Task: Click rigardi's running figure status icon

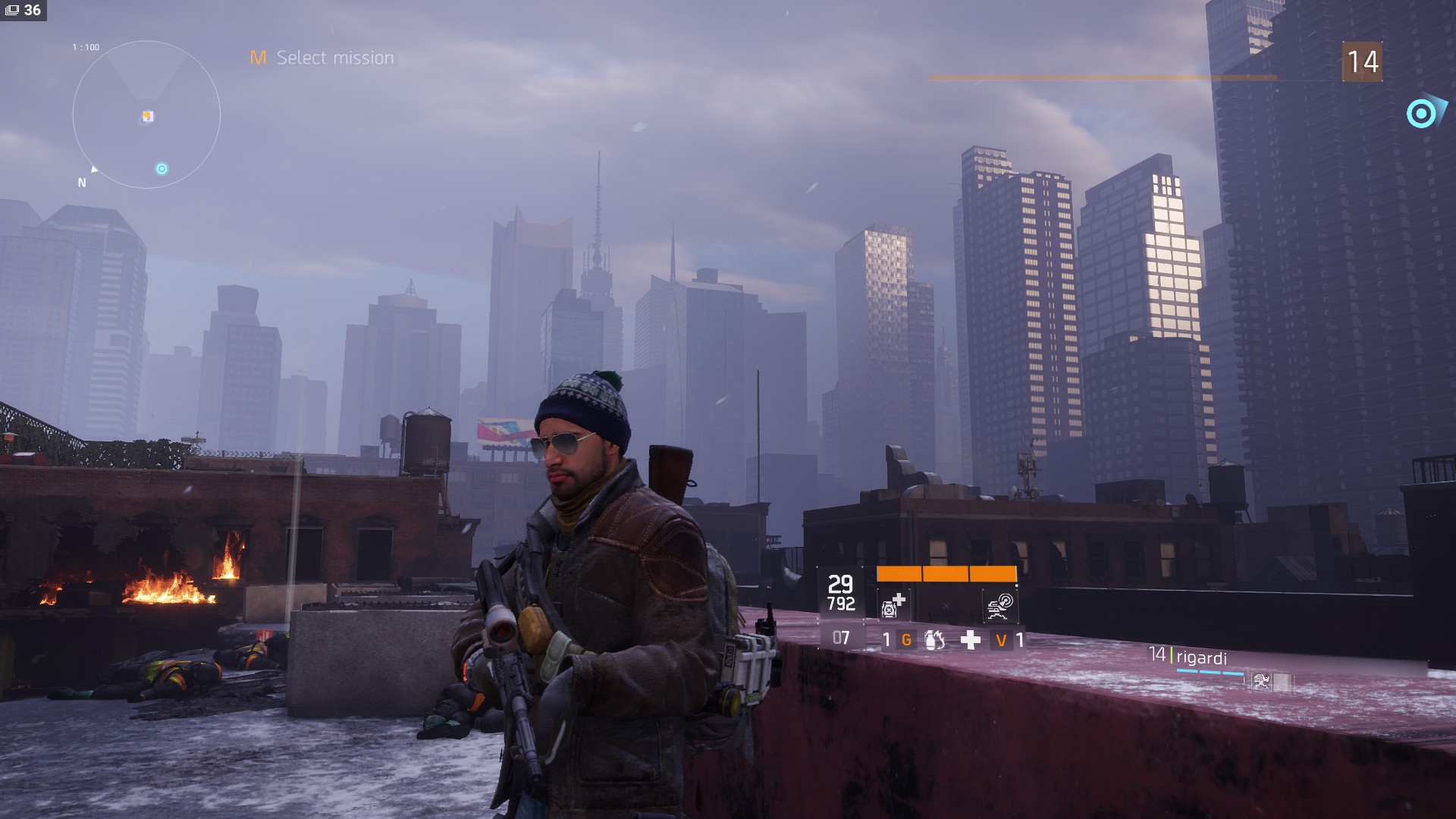Action: (1262, 681)
